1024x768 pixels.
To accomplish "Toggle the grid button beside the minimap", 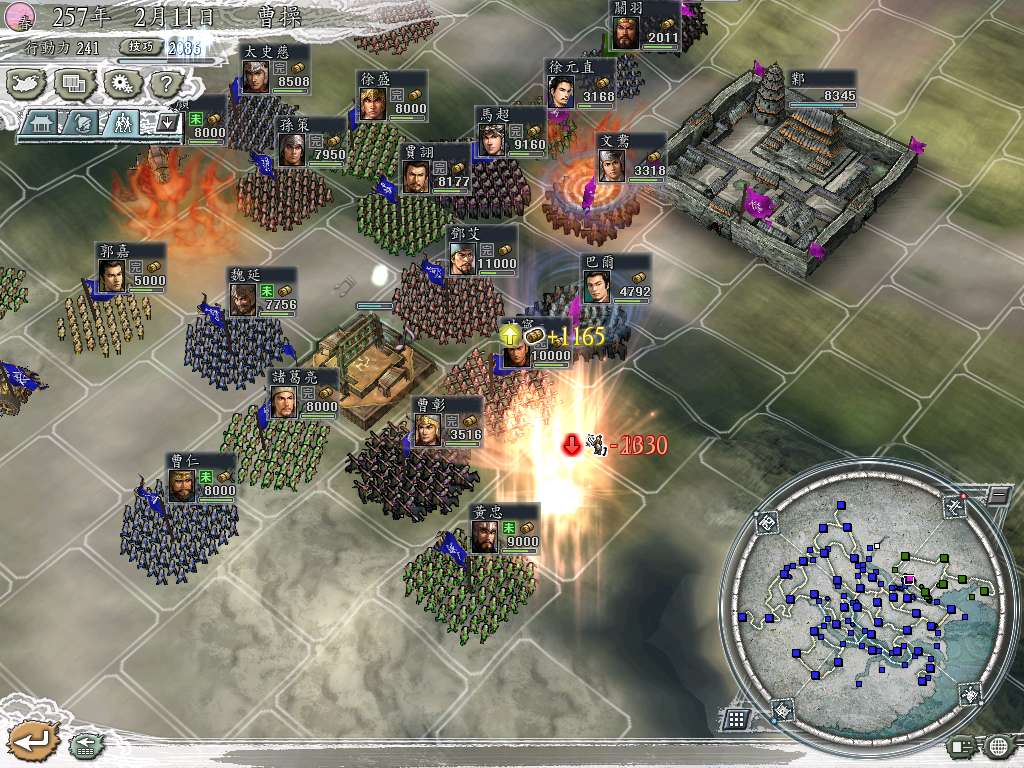I will pyautogui.click(x=736, y=719).
